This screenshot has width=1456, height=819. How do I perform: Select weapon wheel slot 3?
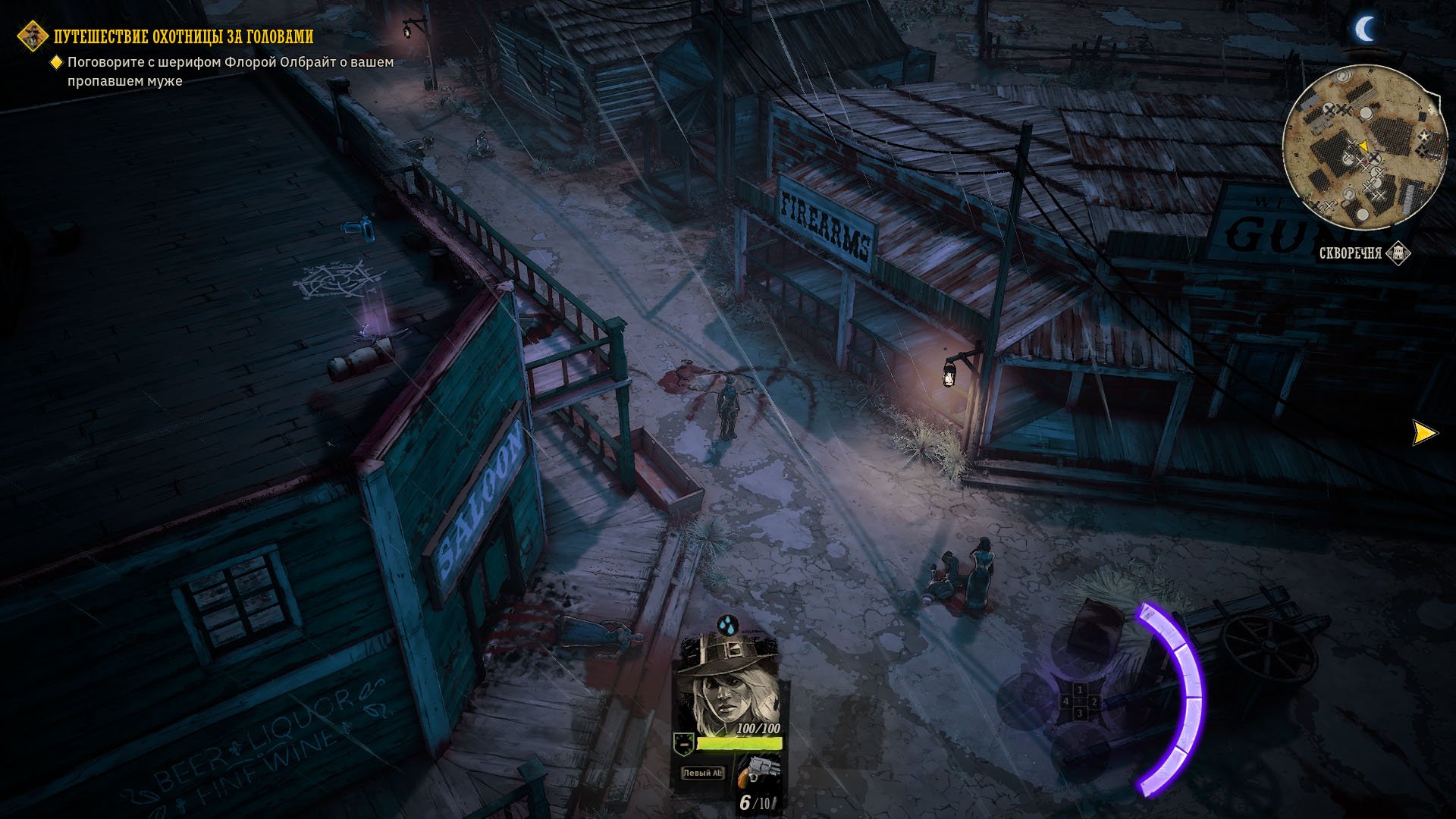[1079, 714]
